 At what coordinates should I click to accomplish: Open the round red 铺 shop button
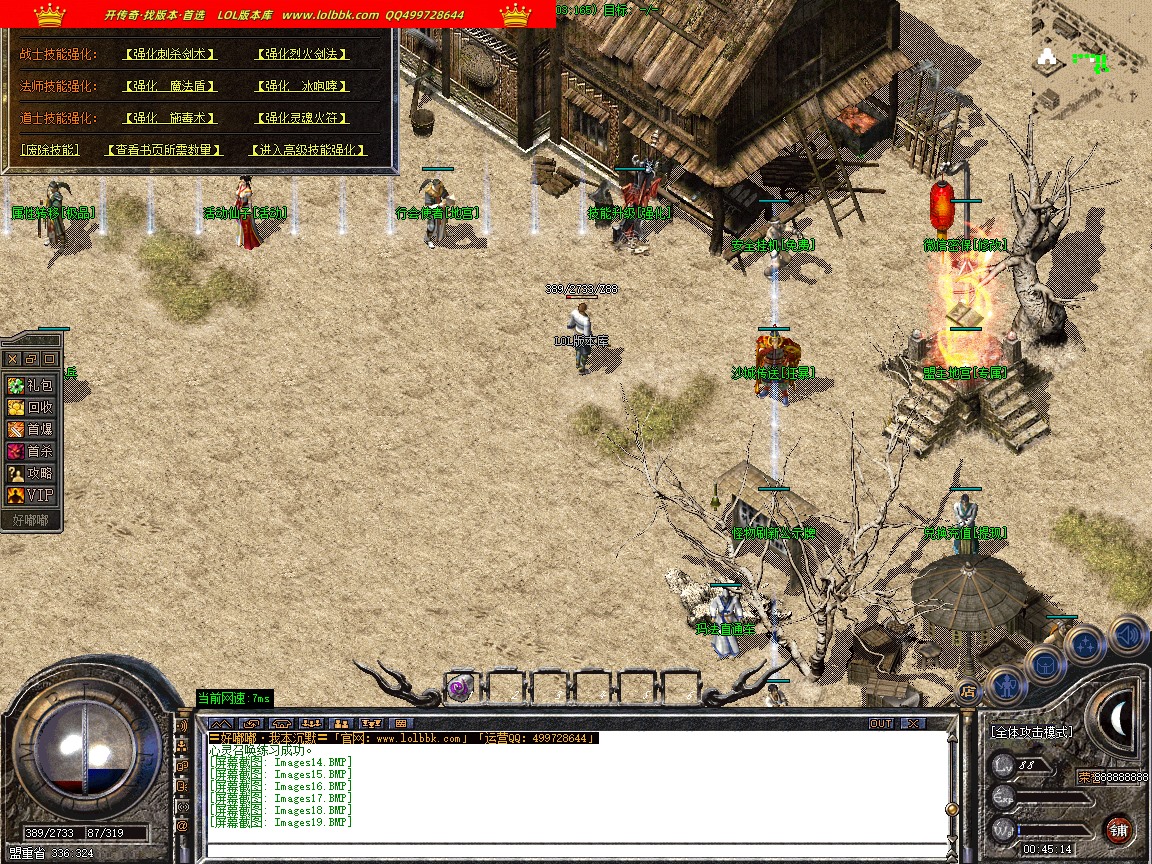click(x=1118, y=829)
